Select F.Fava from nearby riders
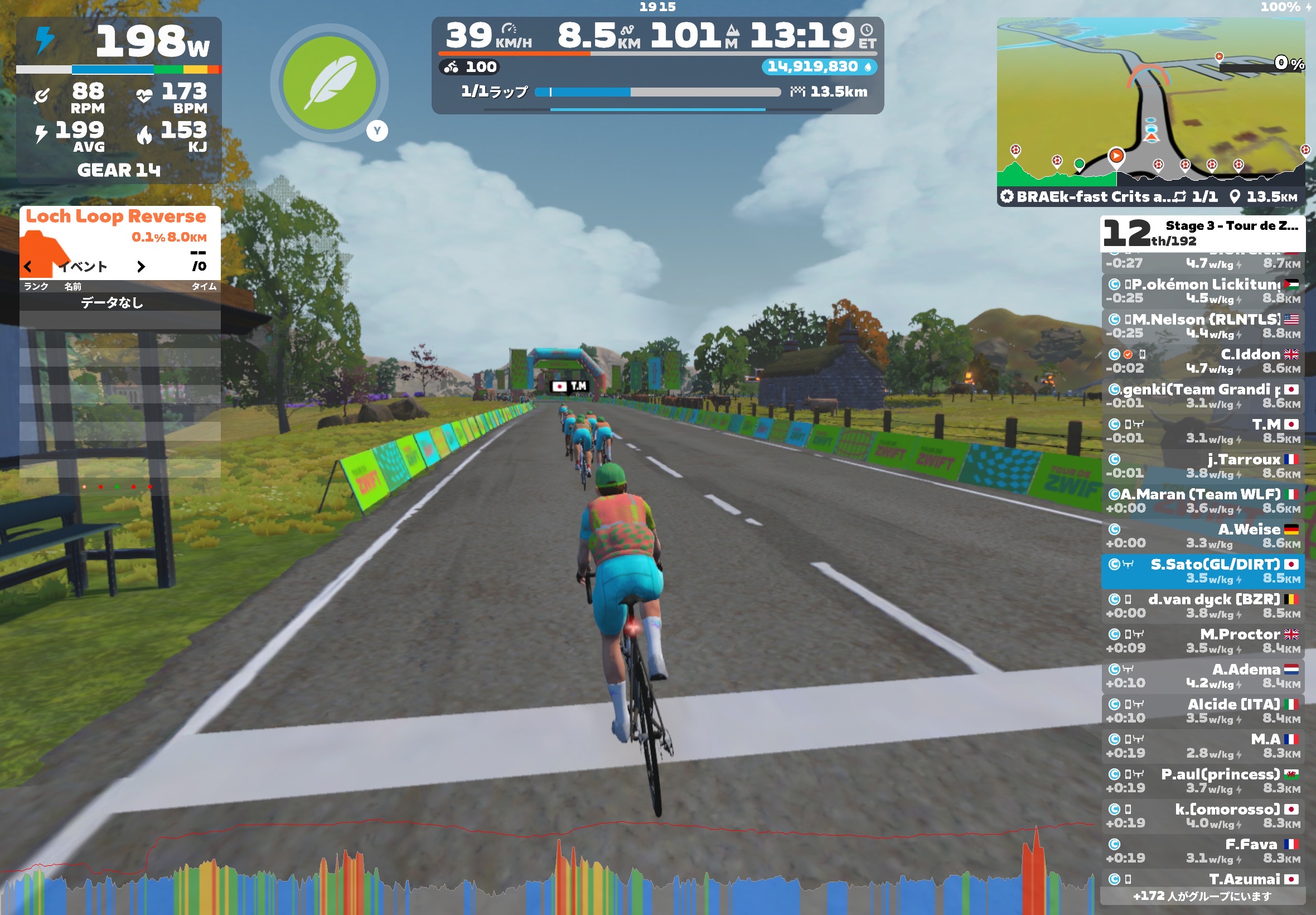 [x=1202, y=851]
